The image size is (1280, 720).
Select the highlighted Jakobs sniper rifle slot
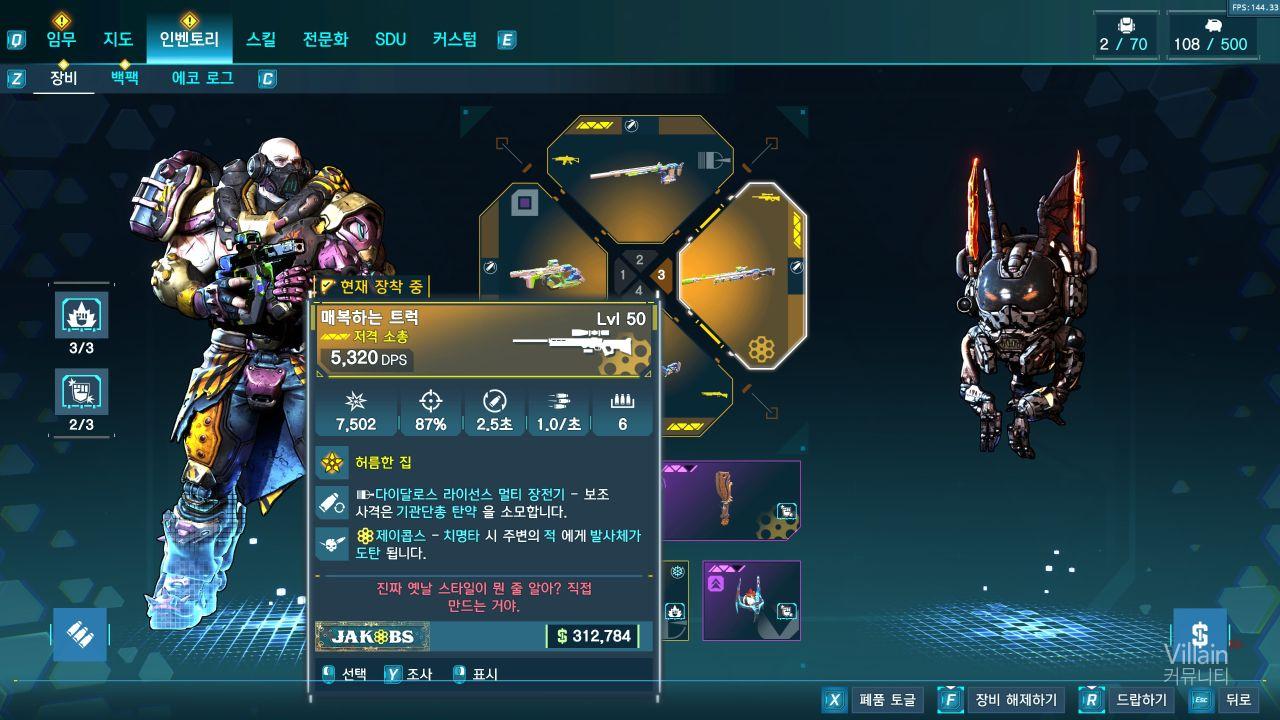742,275
